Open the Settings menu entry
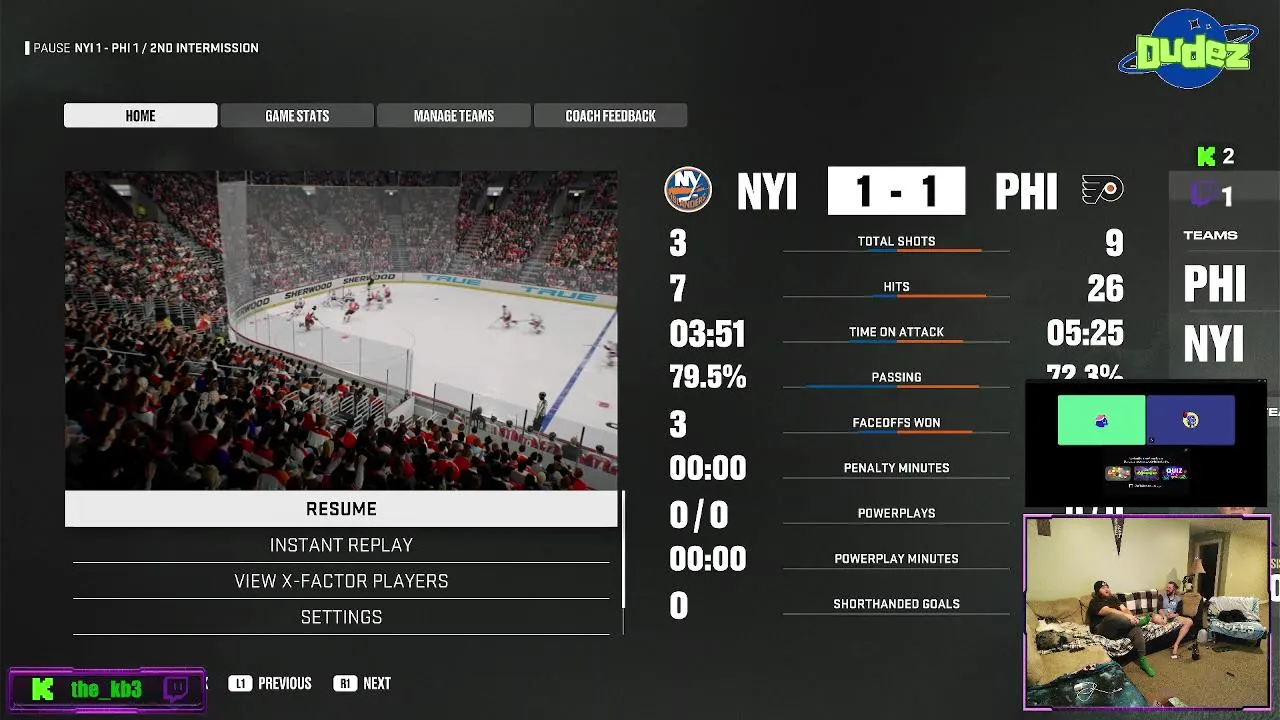This screenshot has width=1280, height=720. [x=341, y=617]
